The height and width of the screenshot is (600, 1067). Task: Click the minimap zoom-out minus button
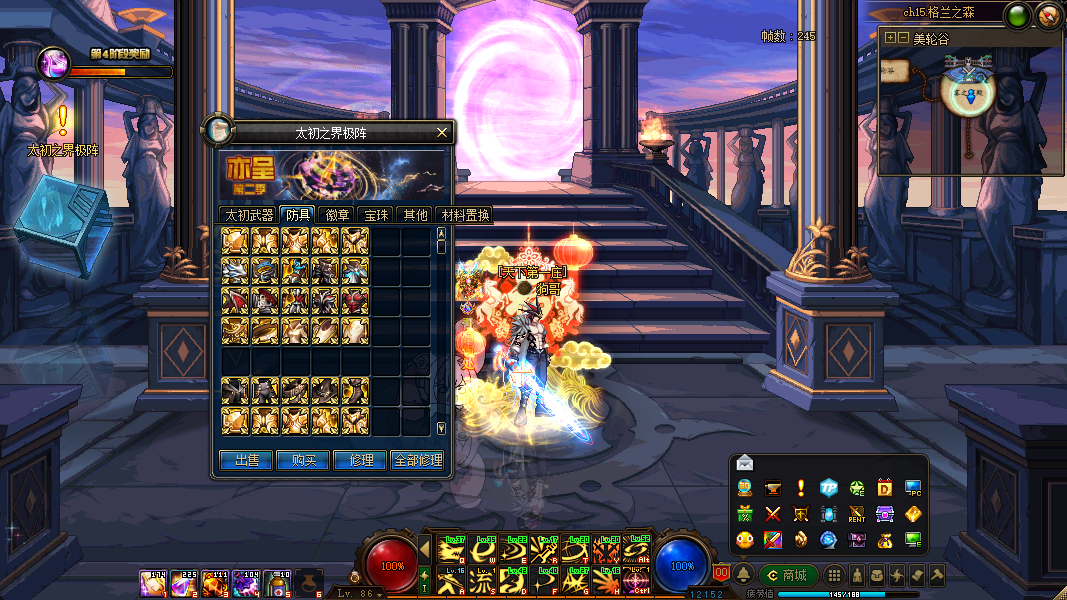pyautogui.click(x=903, y=38)
